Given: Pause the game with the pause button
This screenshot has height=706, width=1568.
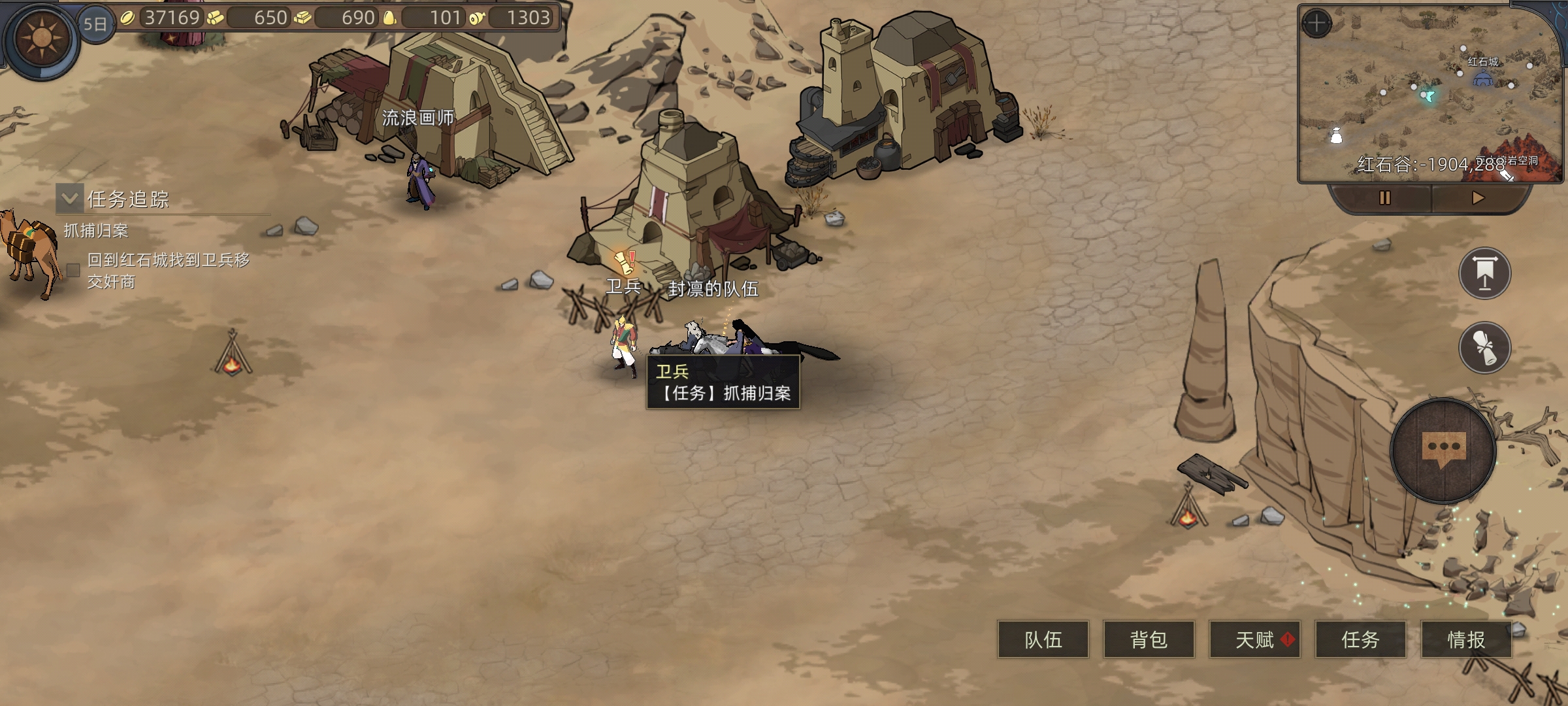Looking at the screenshot, I should coord(1384,198).
